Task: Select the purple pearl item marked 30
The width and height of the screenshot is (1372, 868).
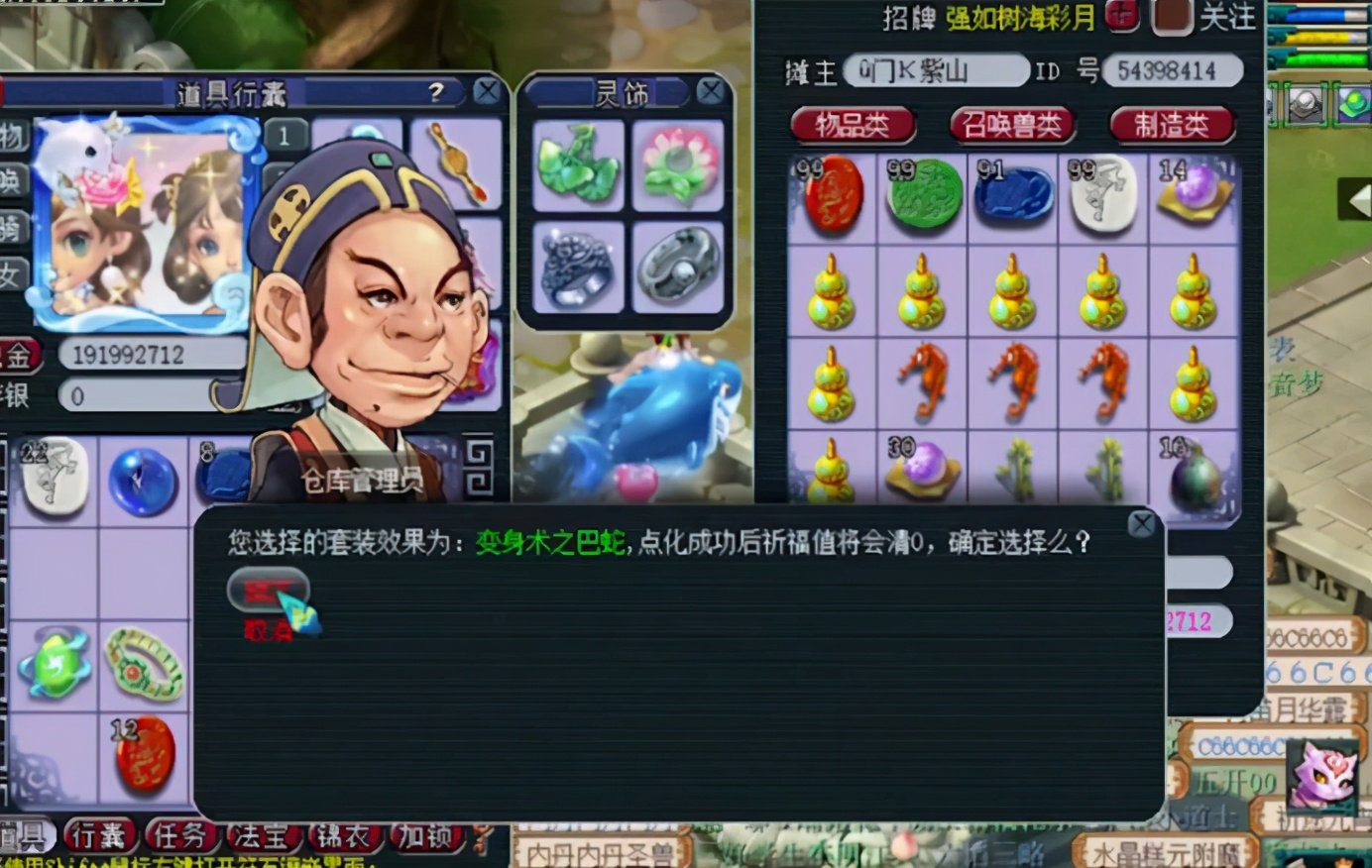Action: coord(925,466)
